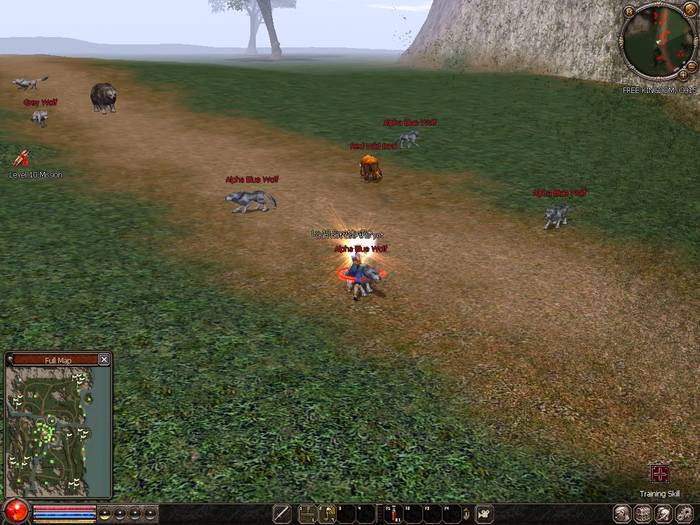The image size is (700, 525).
Task: Open the gear-shaped system options button
Action: click(684, 514)
